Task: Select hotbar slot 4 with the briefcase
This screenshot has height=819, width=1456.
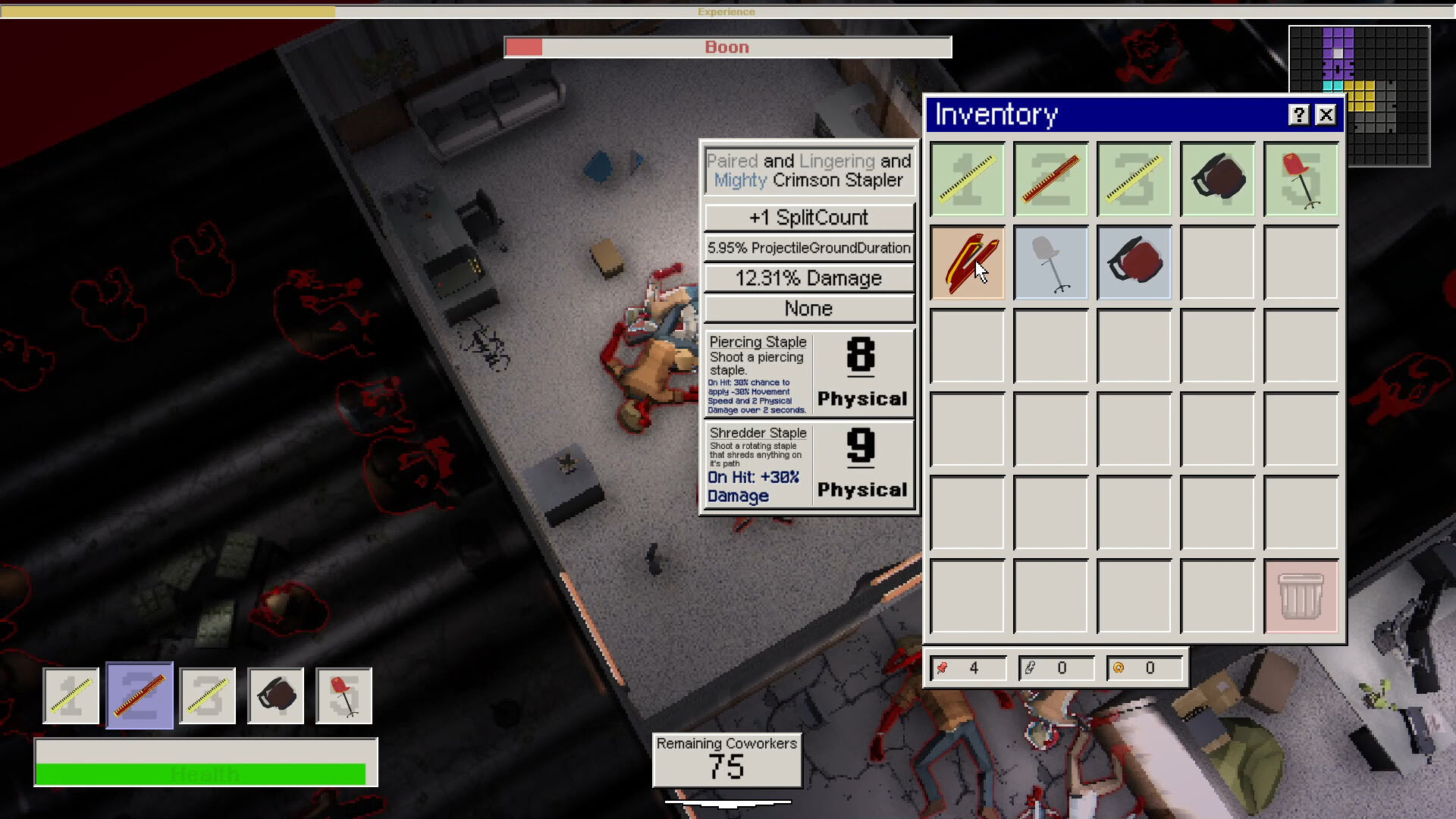Action: click(275, 695)
